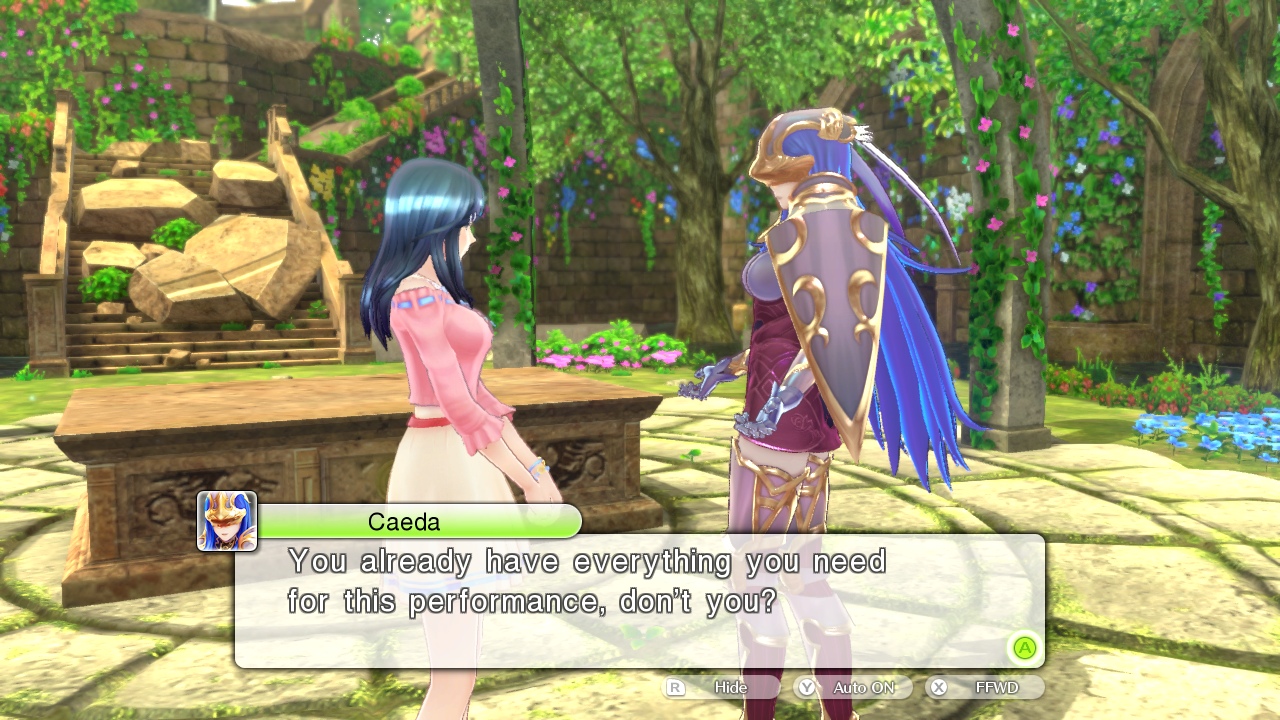Toggle the Auto ON dialogue option
Image resolution: width=1280 pixels, height=720 pixels.
pyautogui.click(x=852, y=687)
